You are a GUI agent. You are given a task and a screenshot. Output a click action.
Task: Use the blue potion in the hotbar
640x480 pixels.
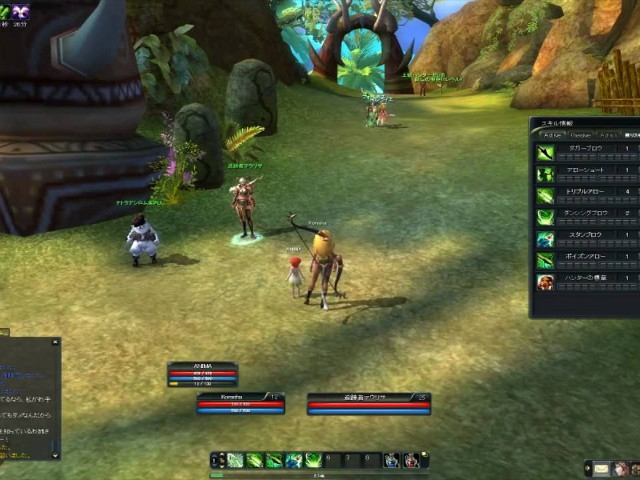pyautogui.click(x=390, y=460)
